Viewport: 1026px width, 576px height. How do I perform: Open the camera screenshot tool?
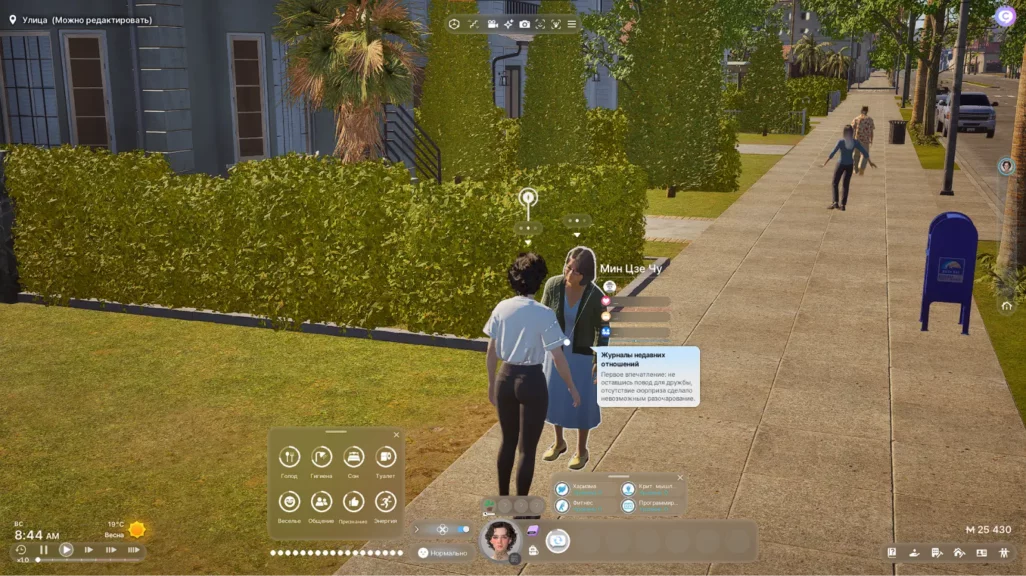524,24
